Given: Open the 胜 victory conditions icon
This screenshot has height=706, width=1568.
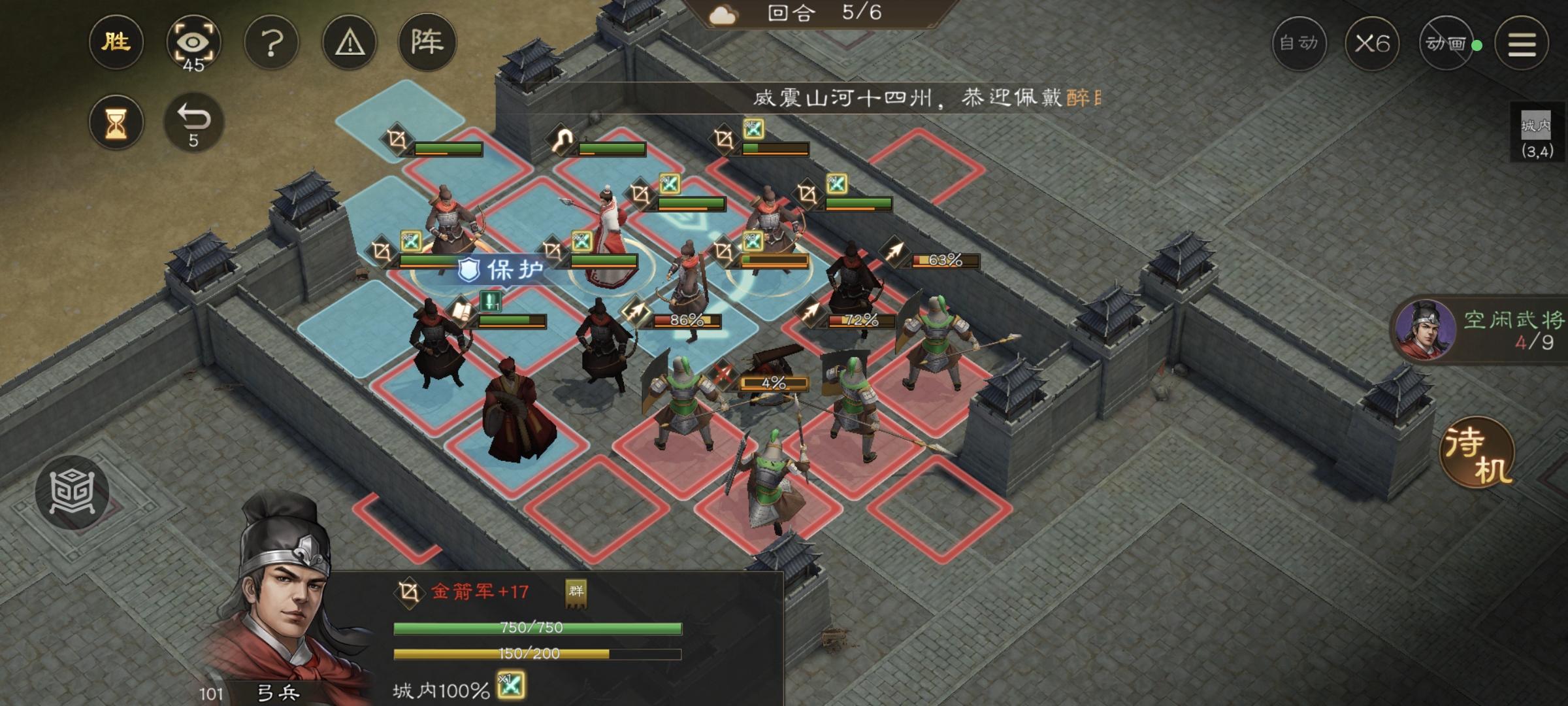Looking at the screenshot, I should pyautogui.click(x=116, y=42).
